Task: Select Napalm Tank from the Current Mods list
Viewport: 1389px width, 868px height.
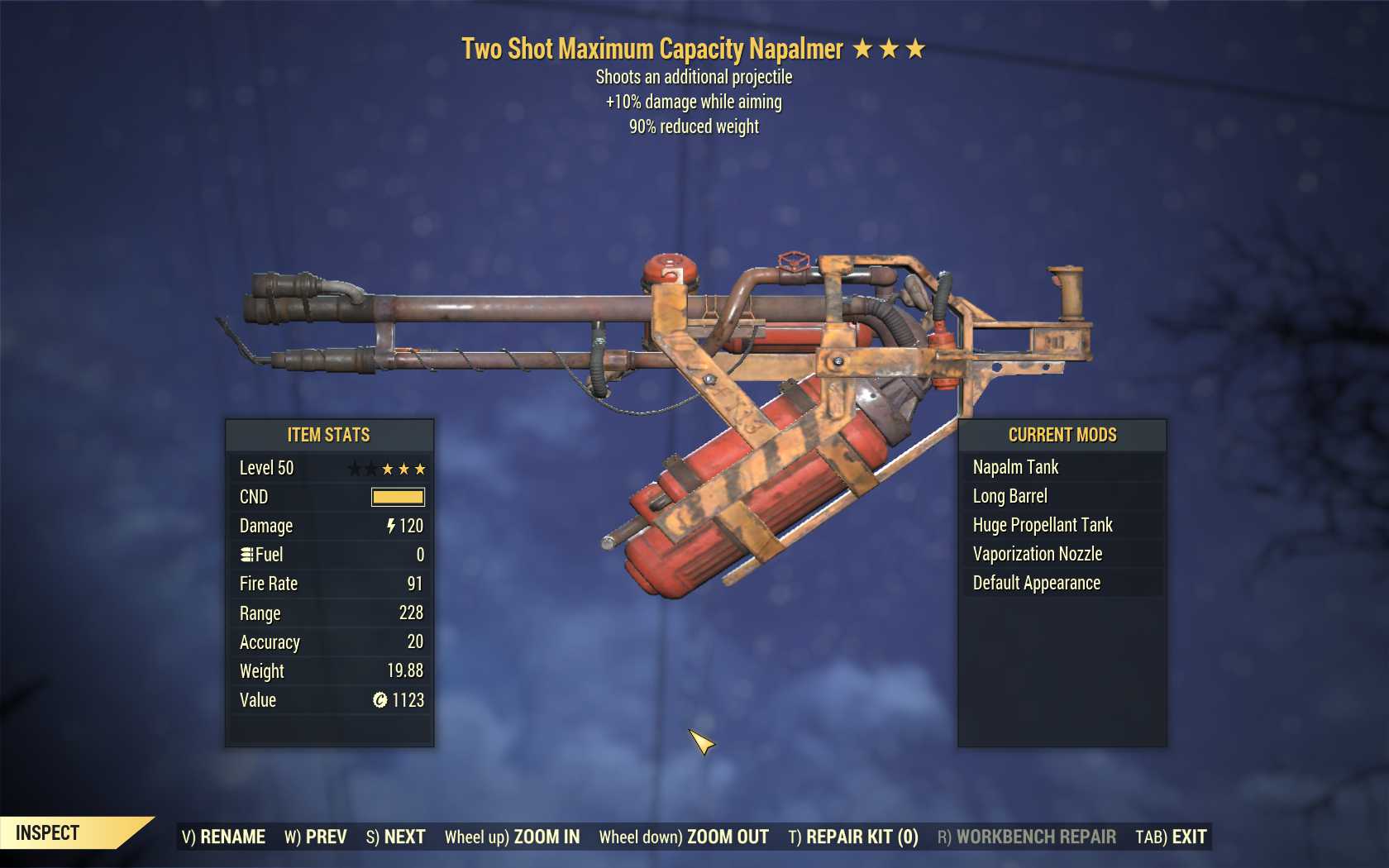Action: coord(1016,467)
